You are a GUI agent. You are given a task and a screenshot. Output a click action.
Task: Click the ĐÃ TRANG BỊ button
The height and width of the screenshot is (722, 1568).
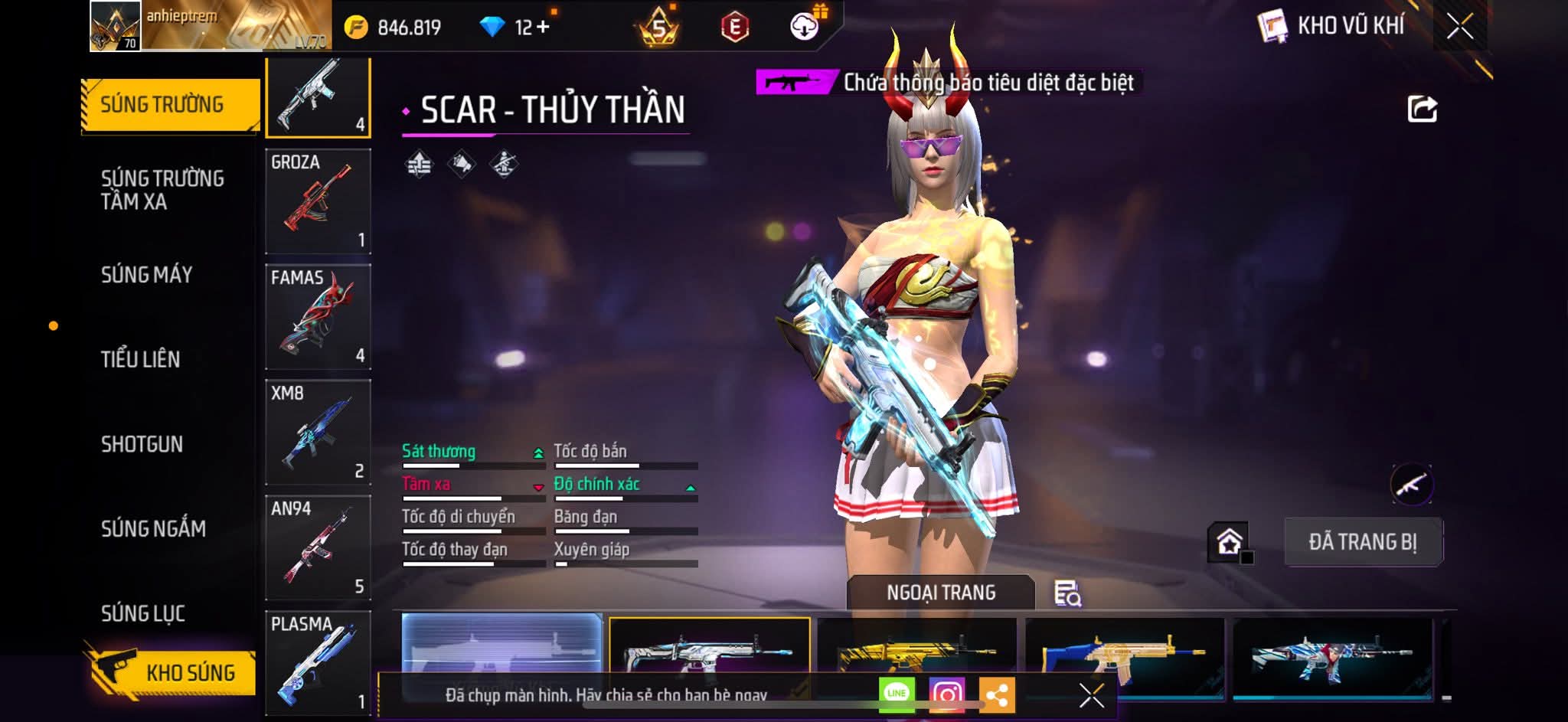(1363, 542)
